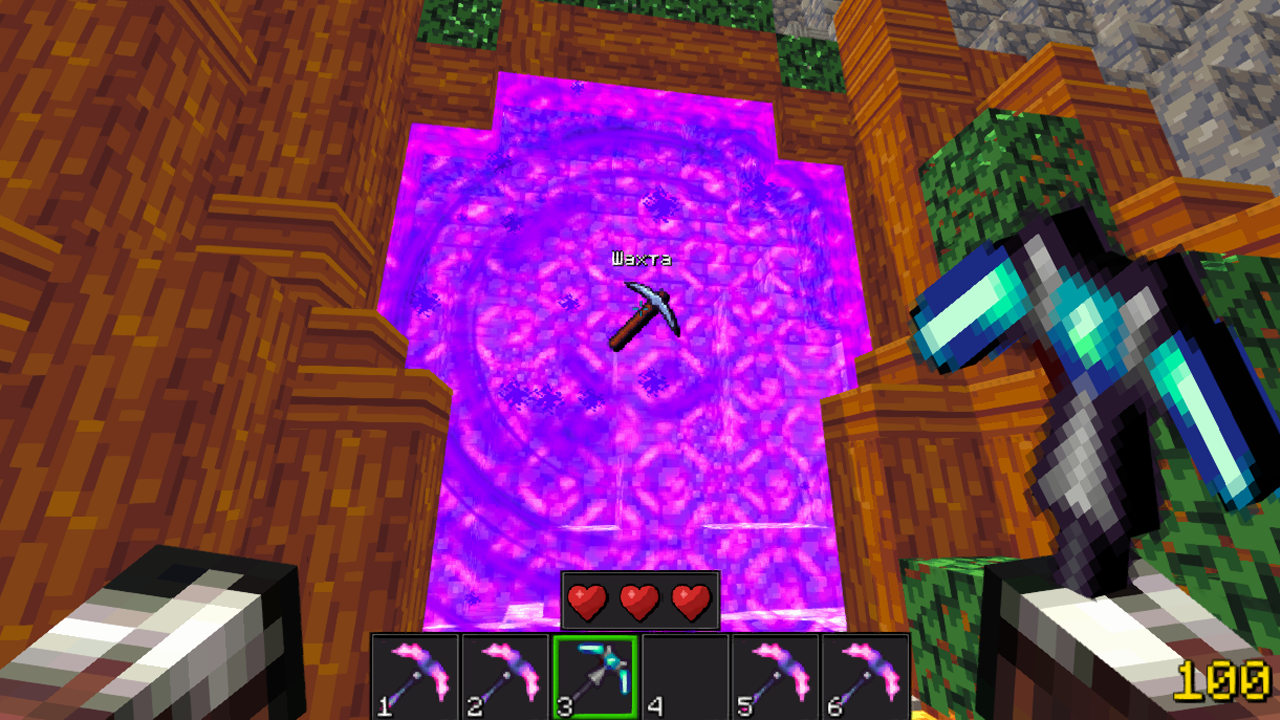
Task: Open the Шахта portal label
Action: pyautogui.click(x=640, y=257)
